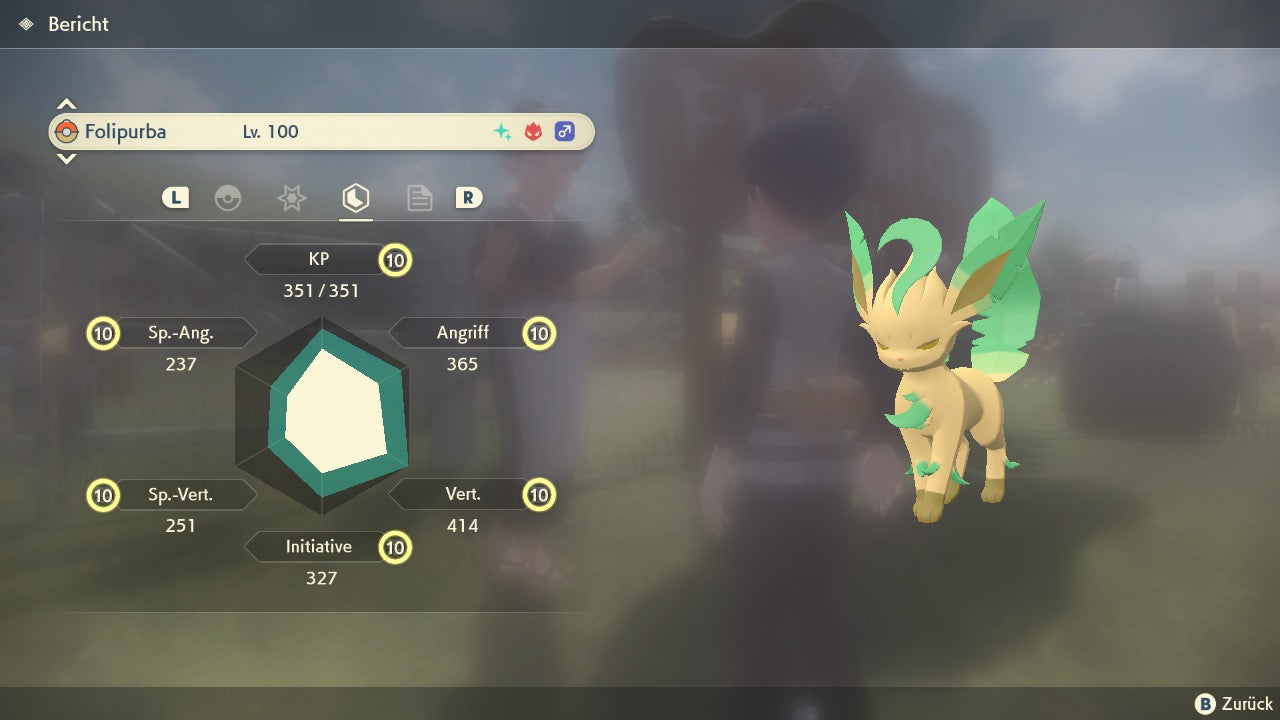Select the Folipurba name bar
The image size is (1280, 720).
[320, 132]
